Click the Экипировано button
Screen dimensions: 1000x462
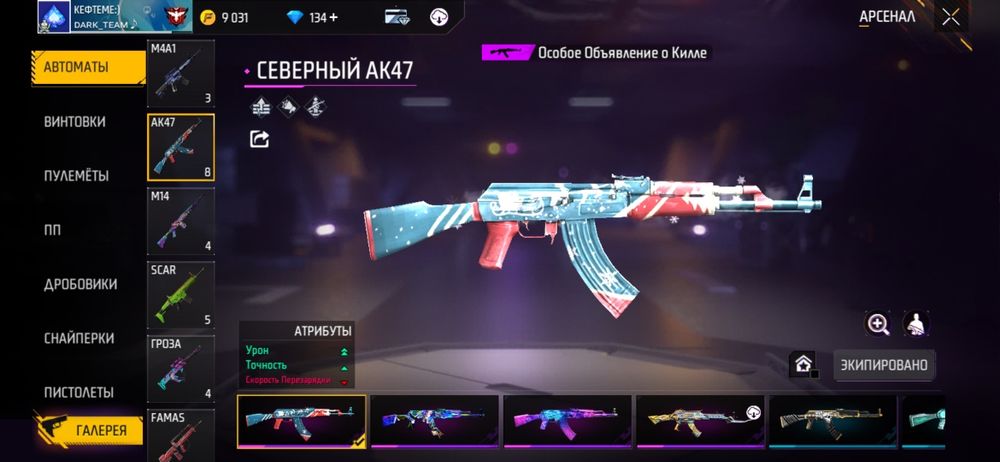point(885,365)
